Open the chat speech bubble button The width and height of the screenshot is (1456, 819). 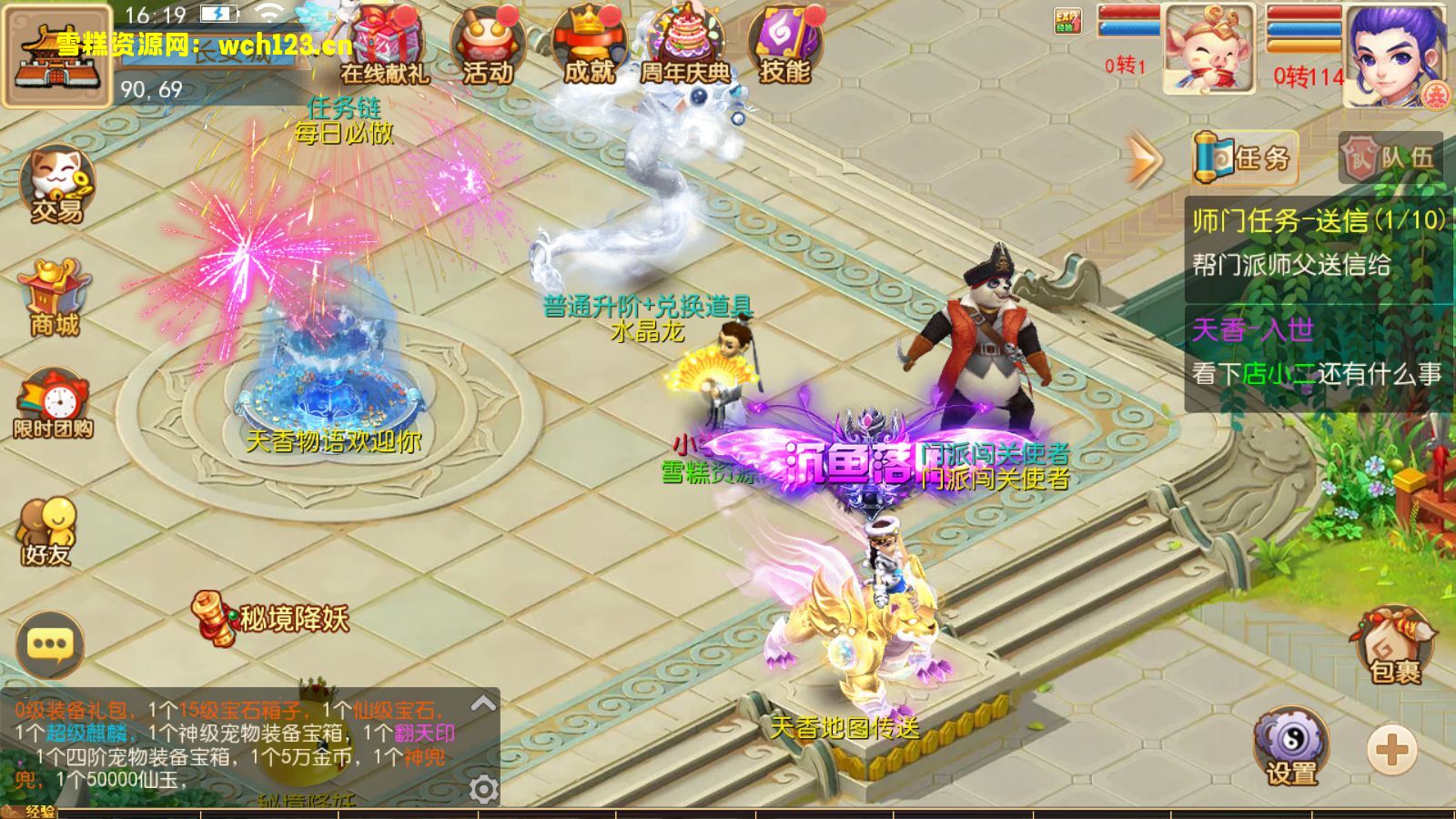tap(50, 645)
